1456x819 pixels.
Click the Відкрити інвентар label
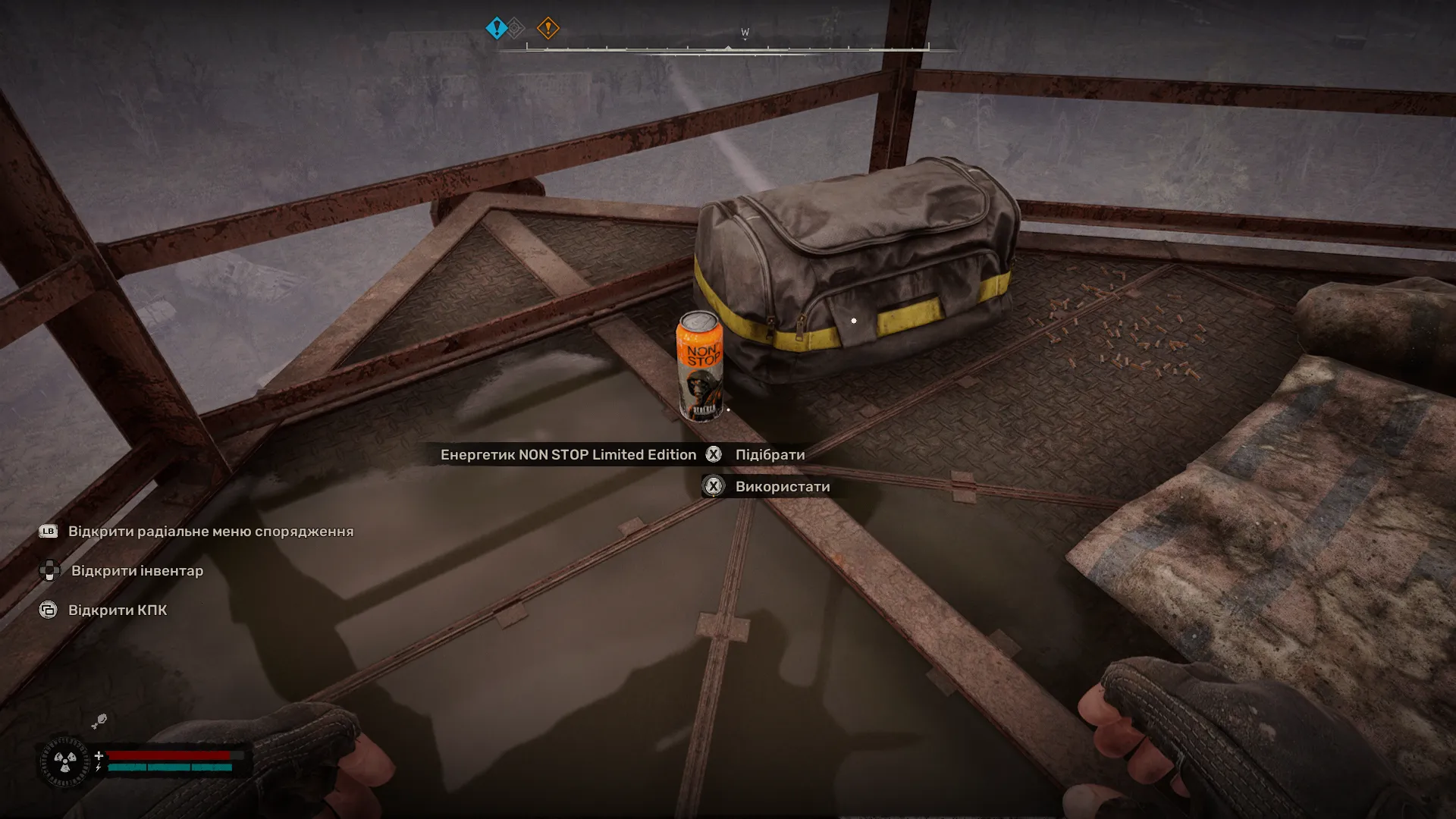(136, 571)
